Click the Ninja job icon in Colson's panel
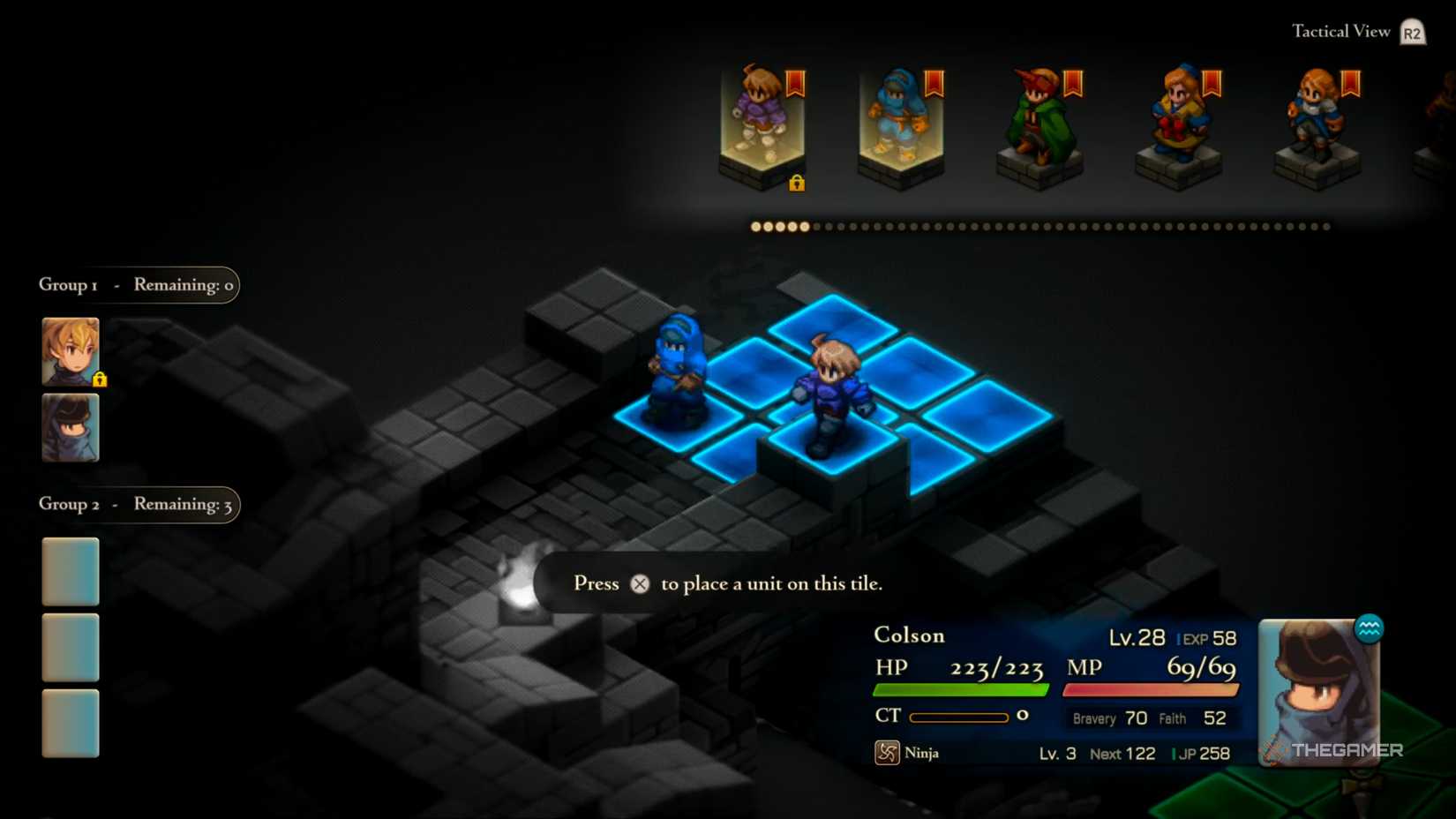The height and width of the screenshot is (819, 1456). click(x=885, y=753)
